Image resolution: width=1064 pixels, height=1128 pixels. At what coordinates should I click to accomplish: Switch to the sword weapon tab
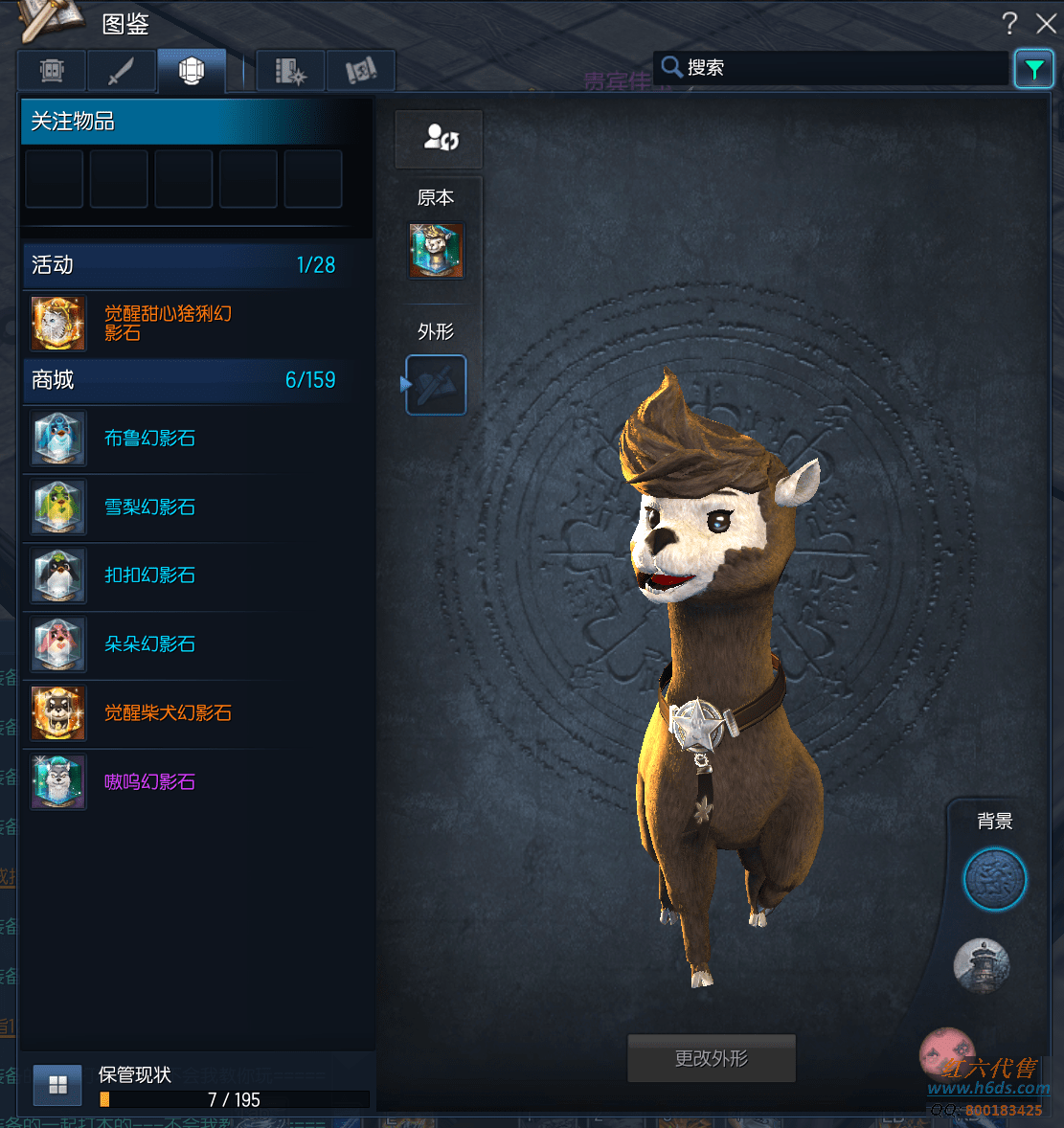tap(121, 71)
